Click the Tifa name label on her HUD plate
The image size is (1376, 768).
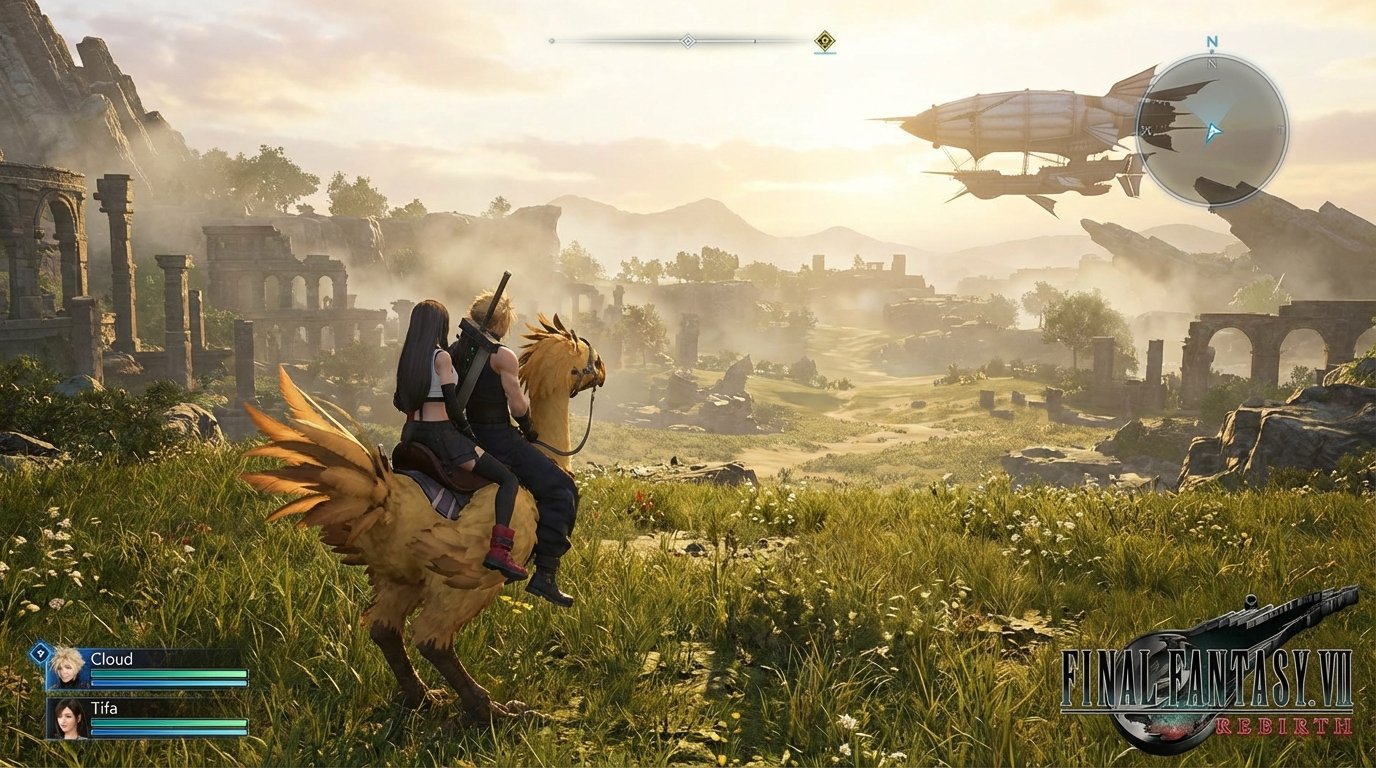click(x=105, y=708)
